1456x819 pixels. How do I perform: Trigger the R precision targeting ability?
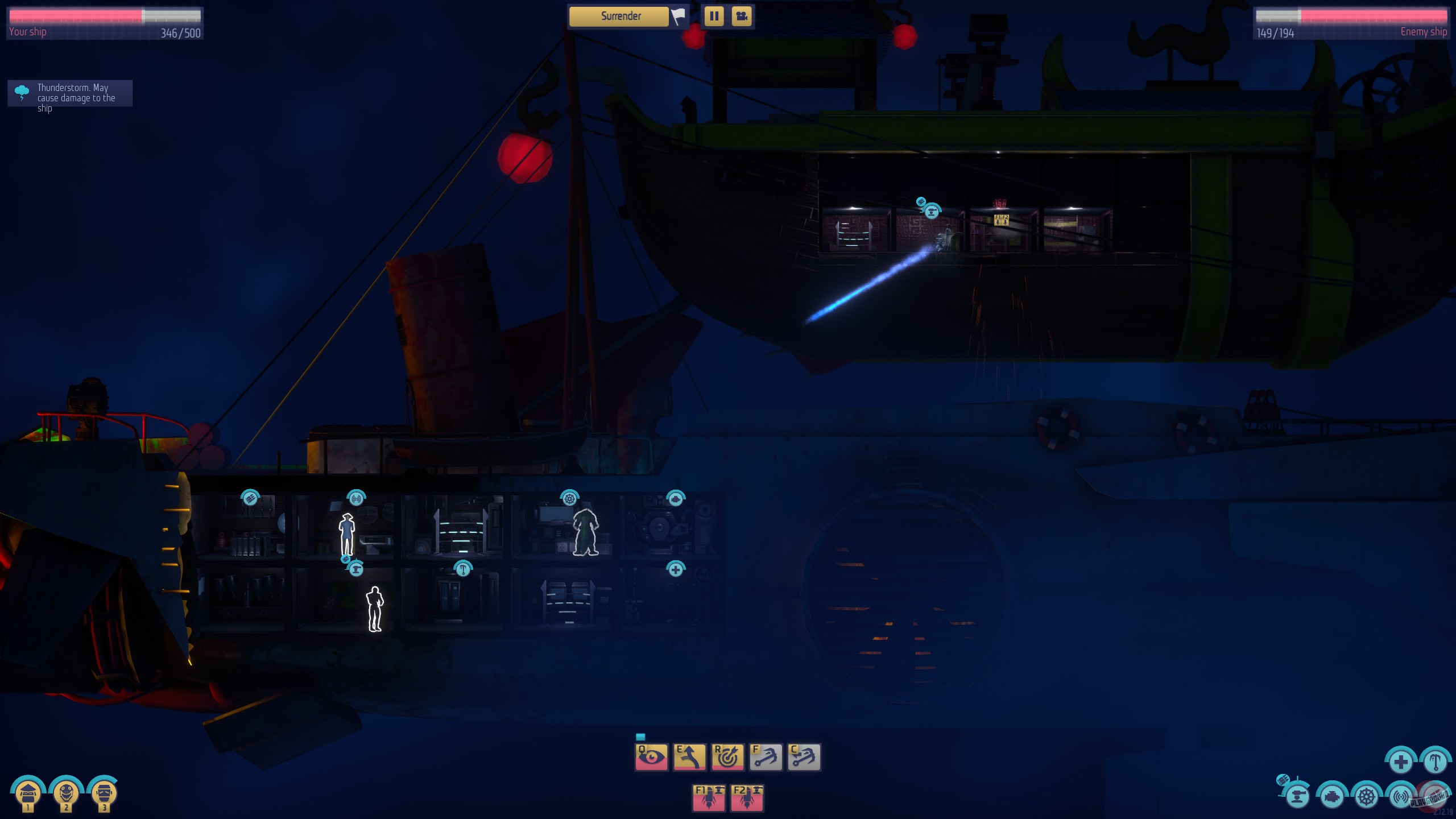727,757
